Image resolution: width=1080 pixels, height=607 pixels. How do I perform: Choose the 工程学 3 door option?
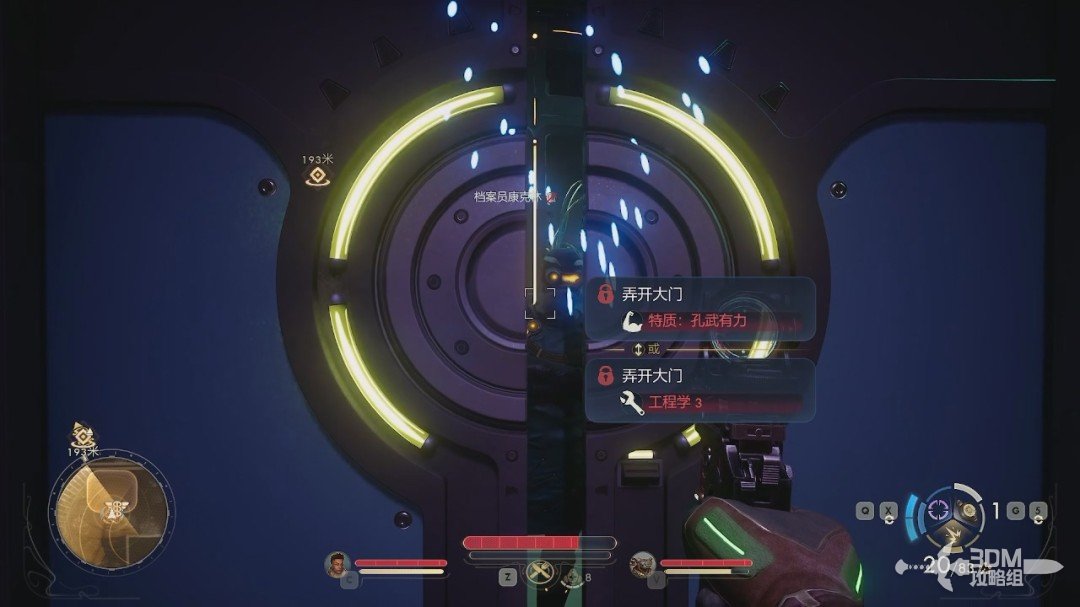[x=700, y=403]
